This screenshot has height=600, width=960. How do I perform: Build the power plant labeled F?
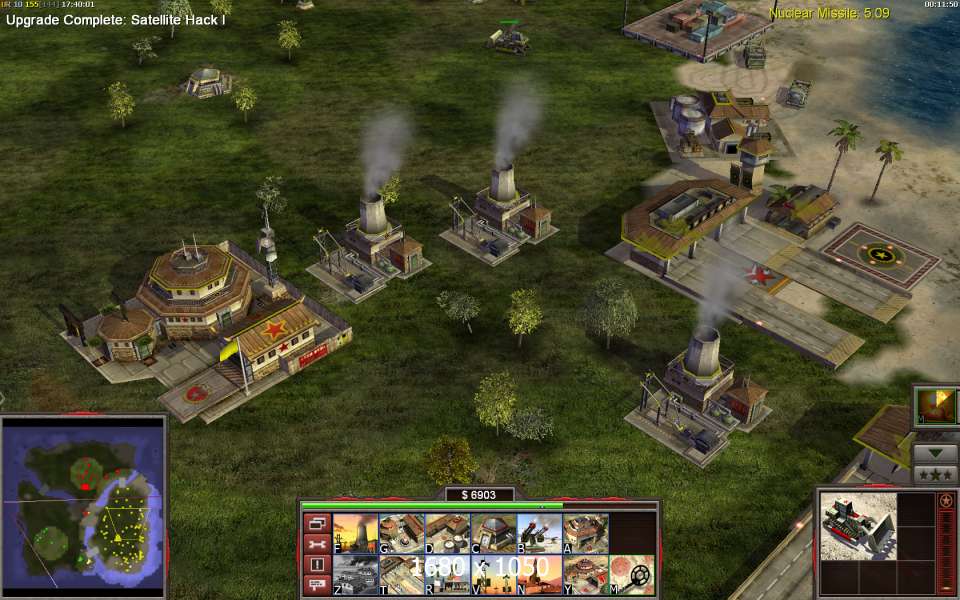point(355,532)
